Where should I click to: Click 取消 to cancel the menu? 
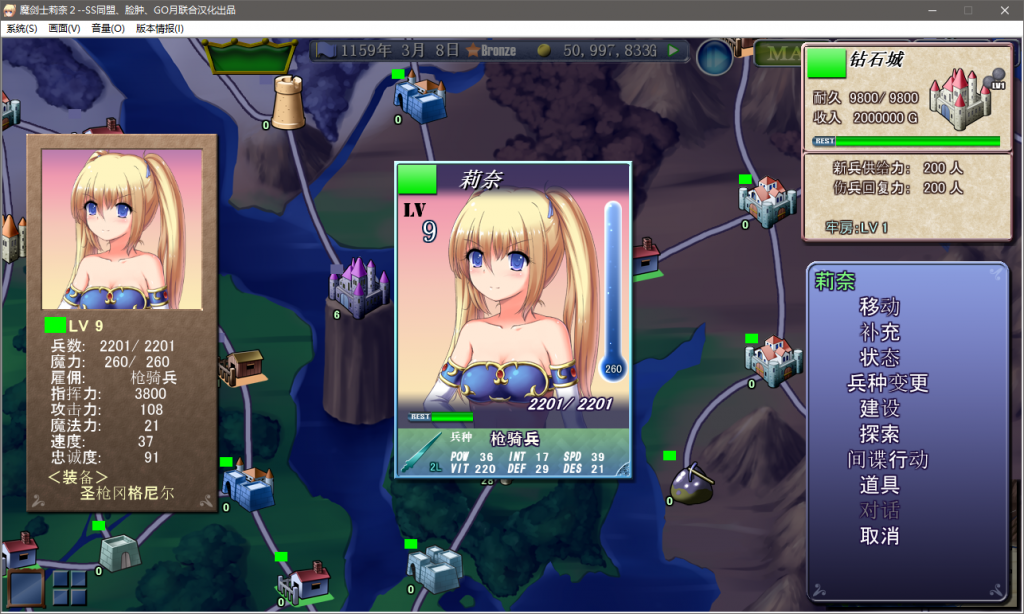click(879, 537)
